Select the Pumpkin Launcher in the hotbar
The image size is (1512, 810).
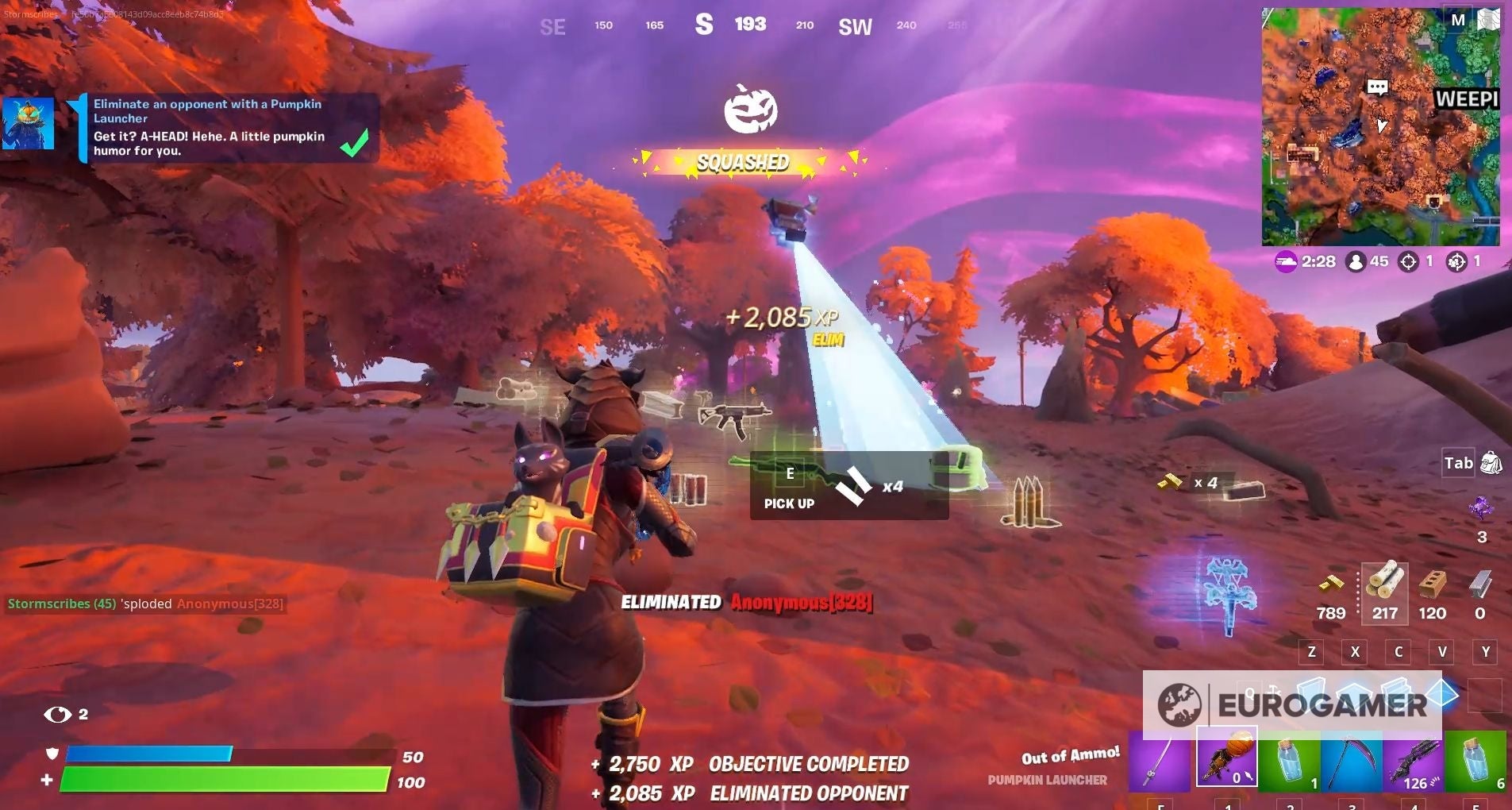click(x=1226, y=761)
